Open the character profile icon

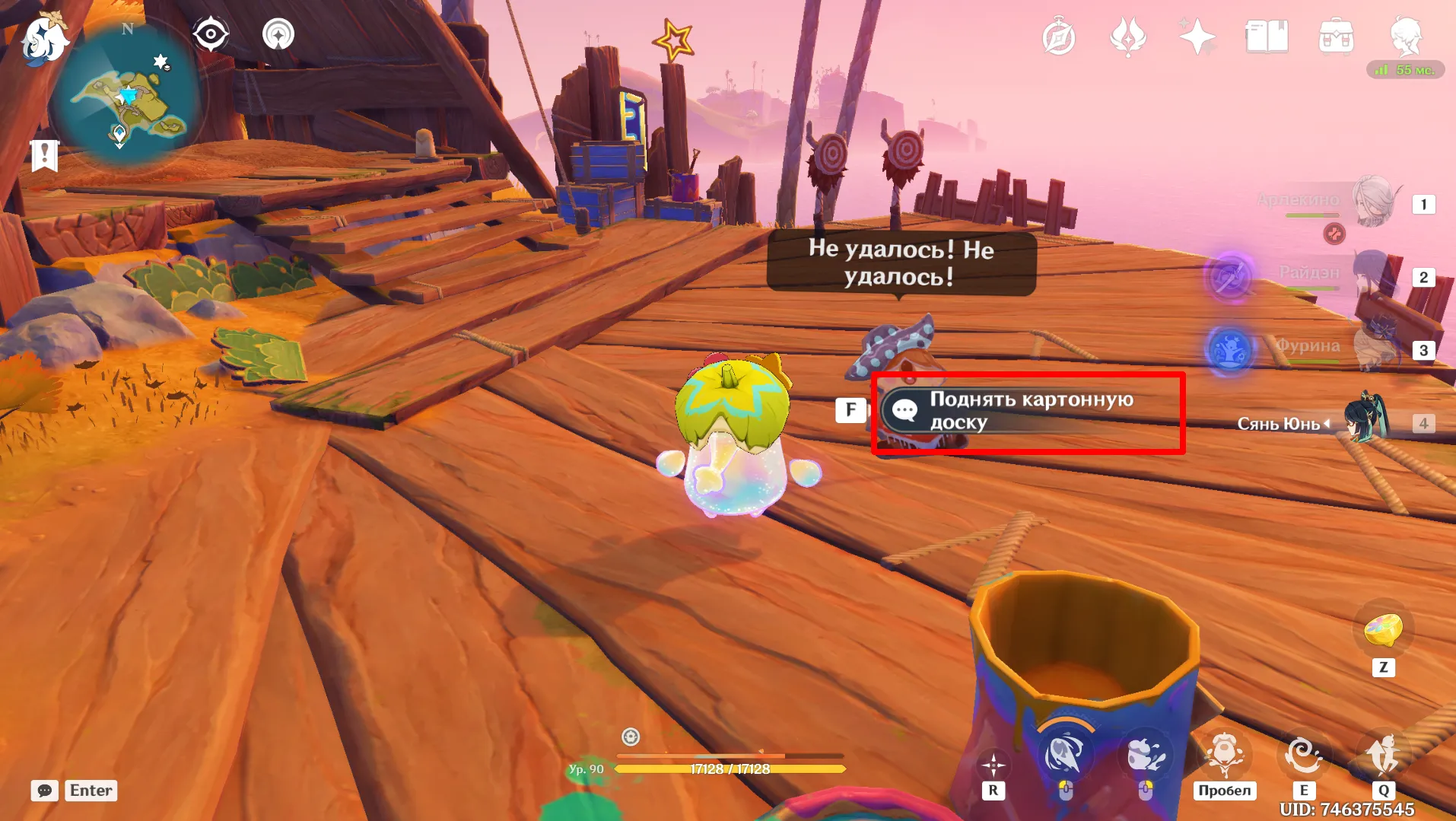pos(1406,37)
